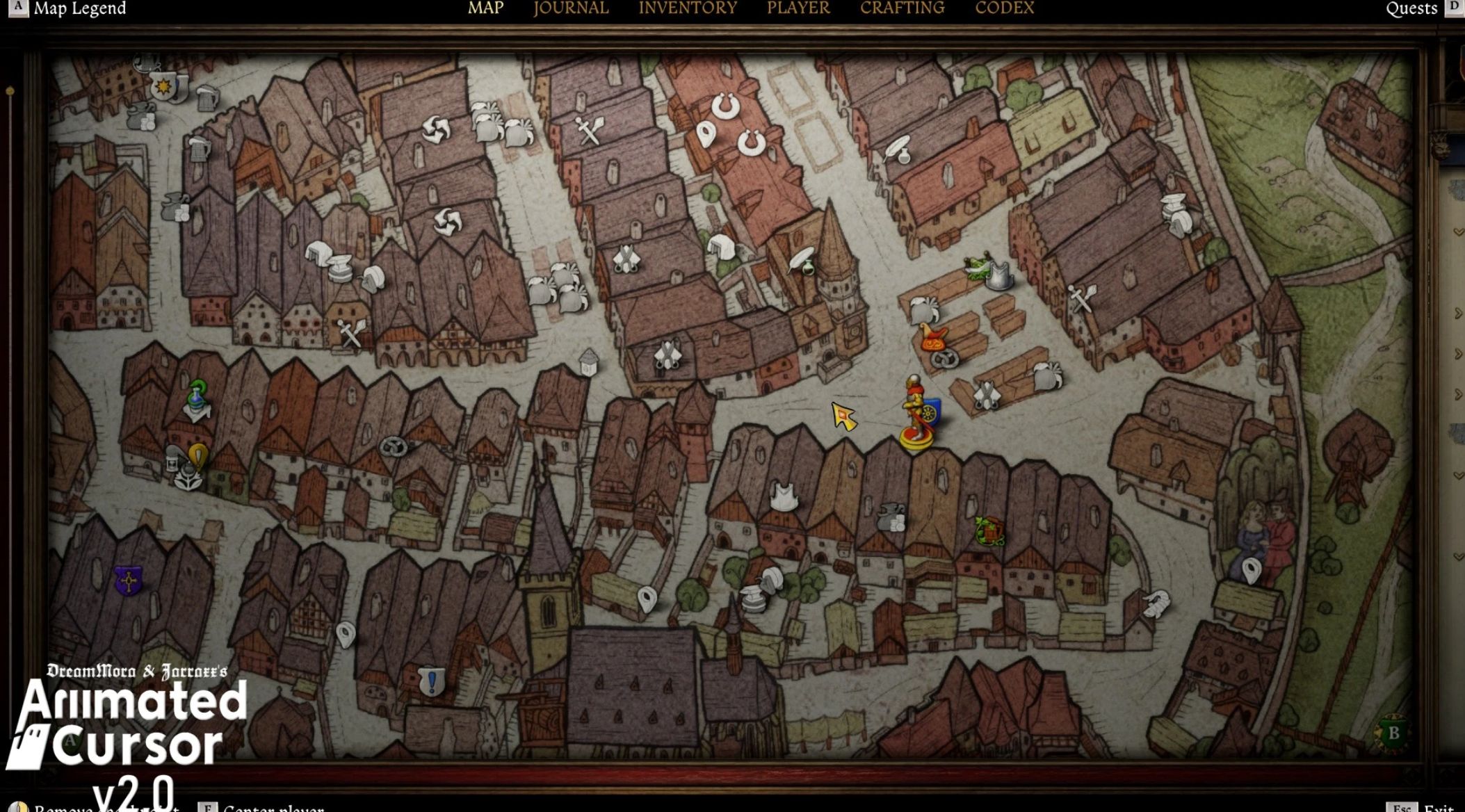Open the Map Legend panel
The width and height of the screenshot is (1465, 812).
pyautogui.click(x=79, y=8)
